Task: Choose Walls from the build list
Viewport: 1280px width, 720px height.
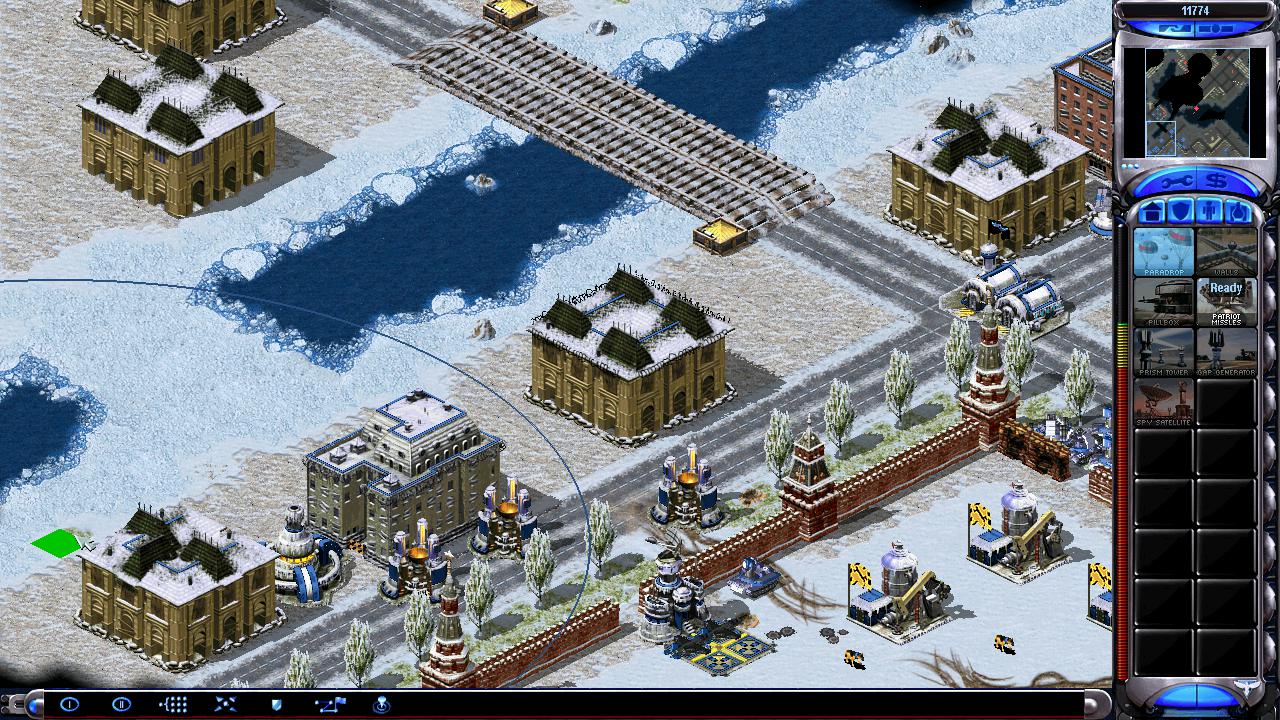Action: pyautogui.click(x=1226, y=252)
